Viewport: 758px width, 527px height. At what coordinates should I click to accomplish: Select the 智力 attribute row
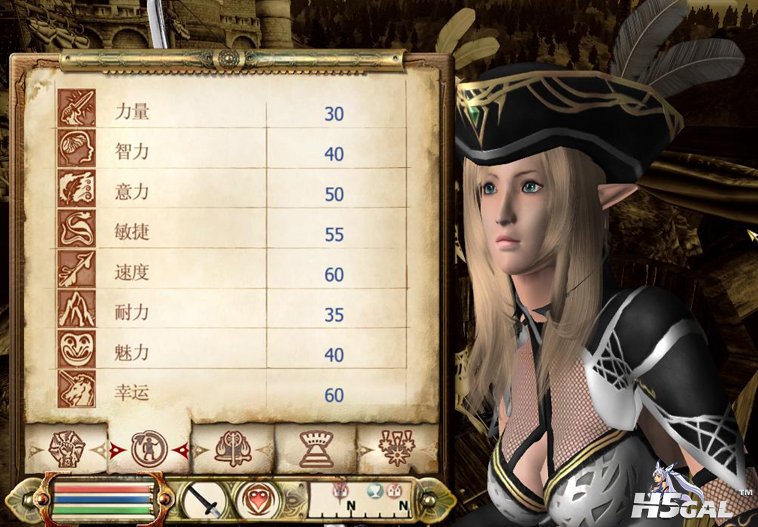(232, 154)
